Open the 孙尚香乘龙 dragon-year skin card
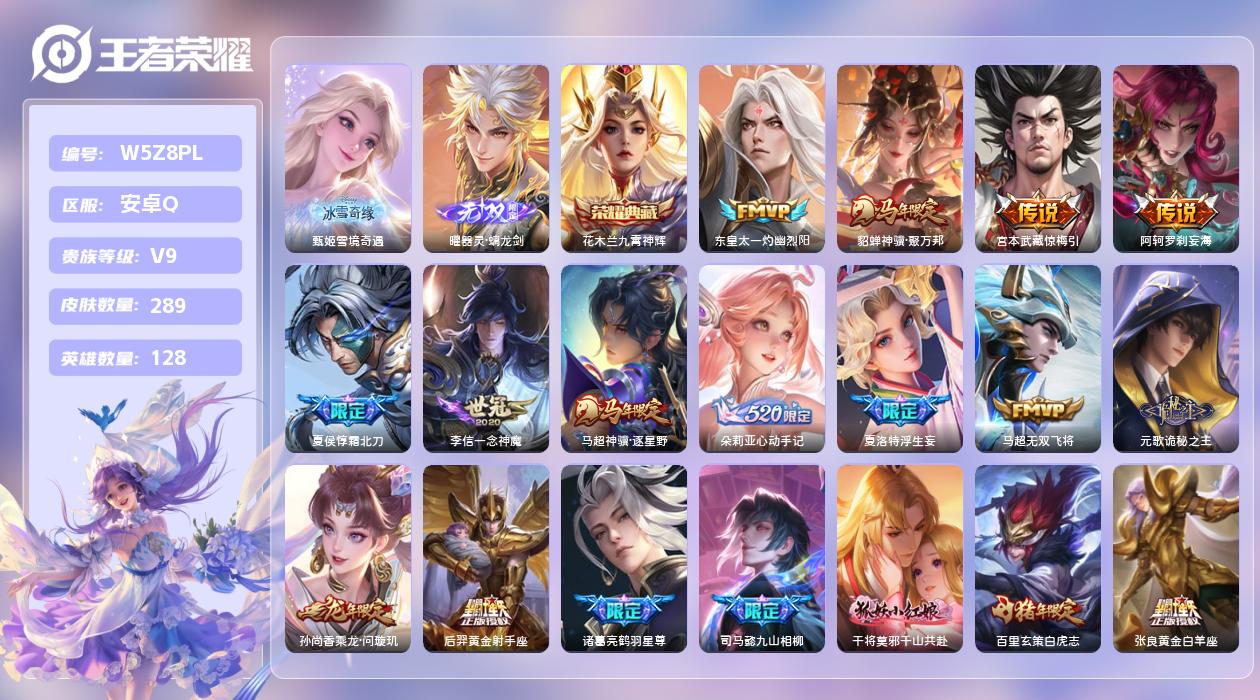The width and height of the screenshot is (1260, 700). tap(348, 558)
